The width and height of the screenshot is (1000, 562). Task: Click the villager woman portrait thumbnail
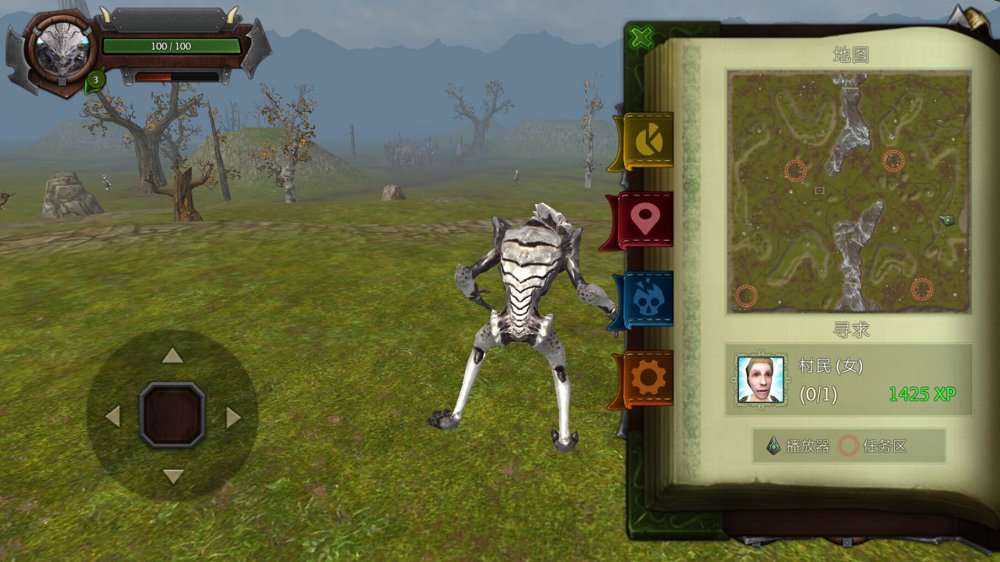pos(761,380)
